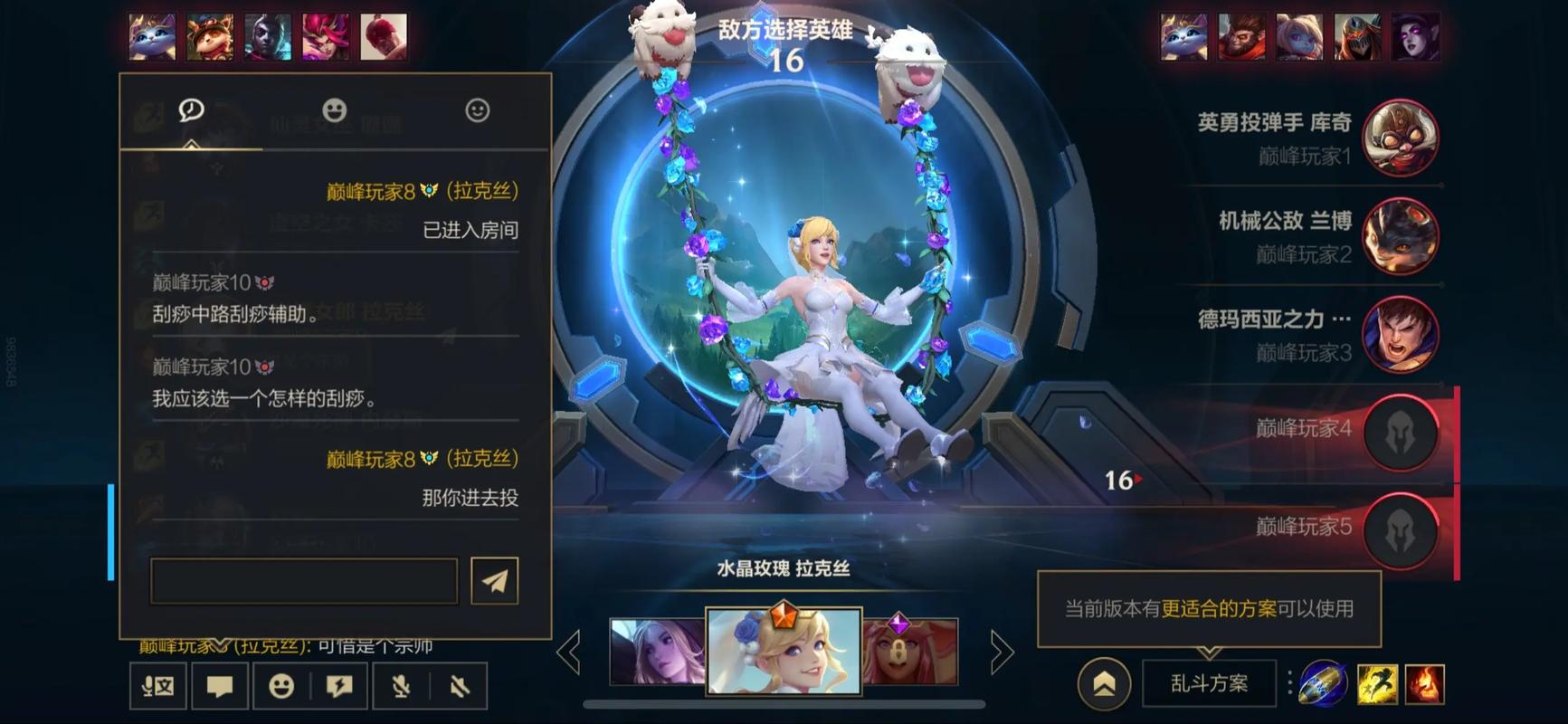Viewport: 1568px width, 724px height.
Task: Open the grinning-face emote tab in the chat panel
Action: (x=335, y=110)
